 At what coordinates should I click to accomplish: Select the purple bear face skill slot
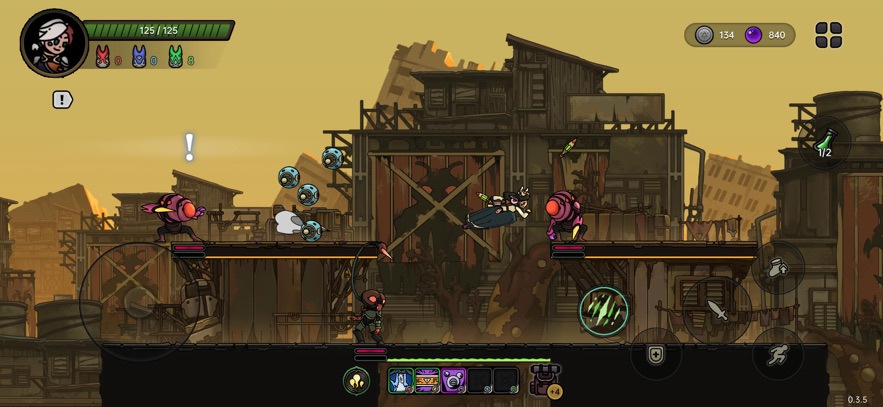pyautogui.click(x=454, y=381)
